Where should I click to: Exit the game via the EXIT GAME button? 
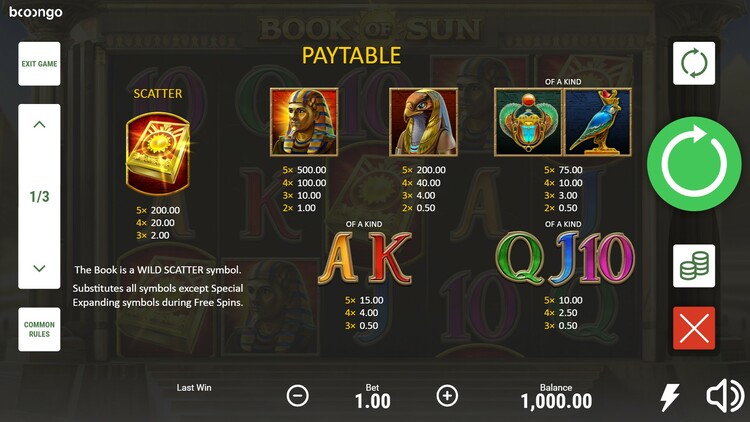[x=39, y=64]
